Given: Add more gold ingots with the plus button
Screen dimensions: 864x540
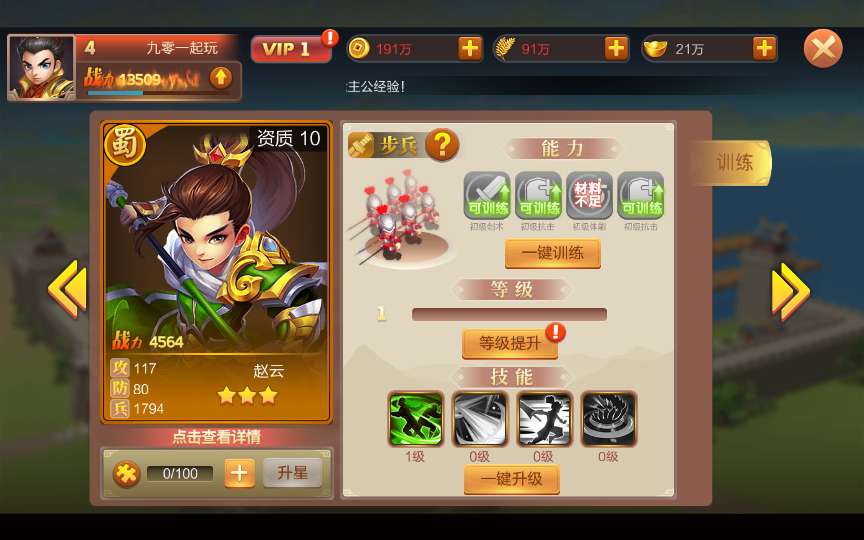Looking at the screenshot, I should 764,48.
